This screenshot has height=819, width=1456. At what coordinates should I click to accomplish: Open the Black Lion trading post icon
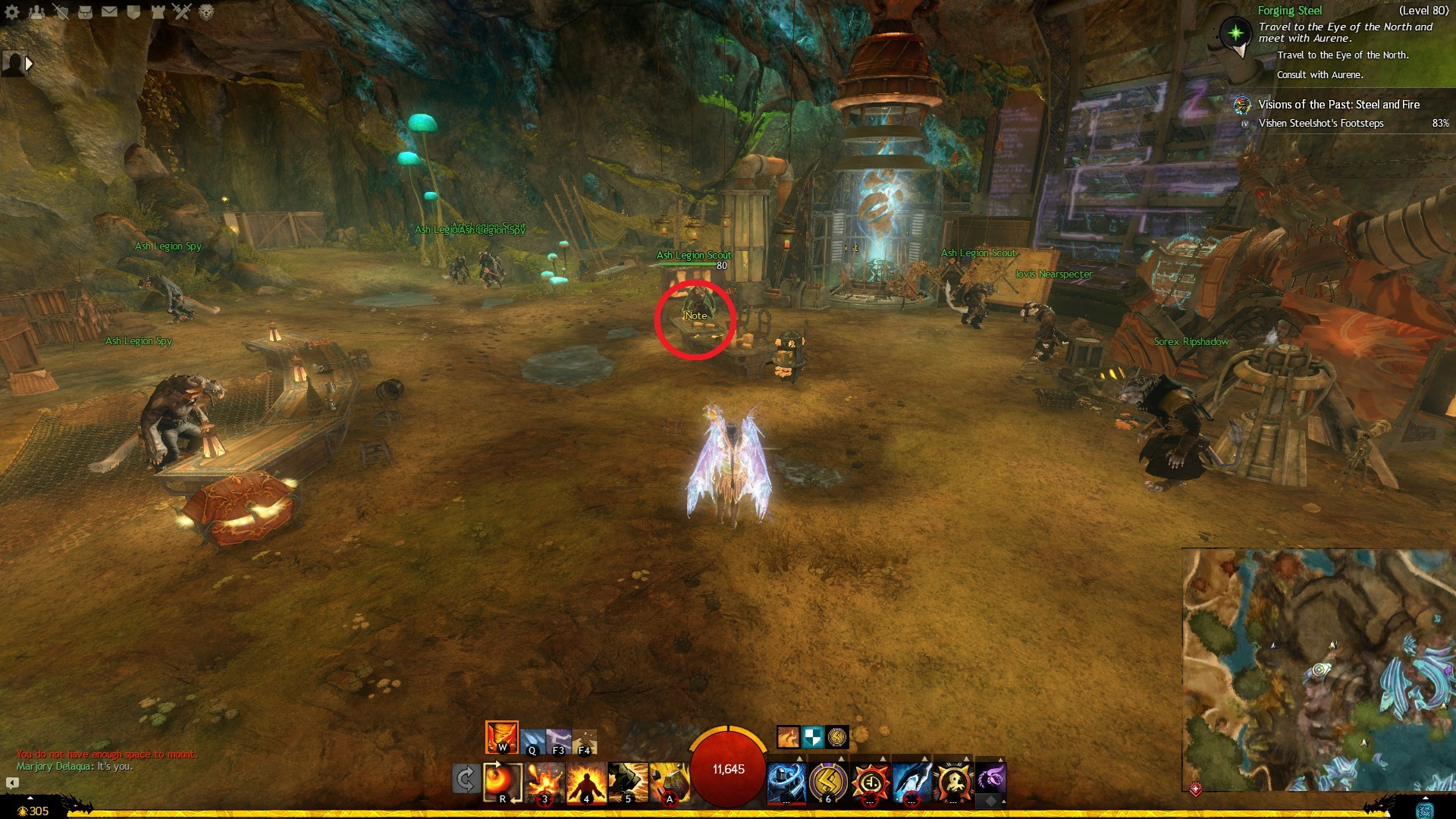point(206,11)
